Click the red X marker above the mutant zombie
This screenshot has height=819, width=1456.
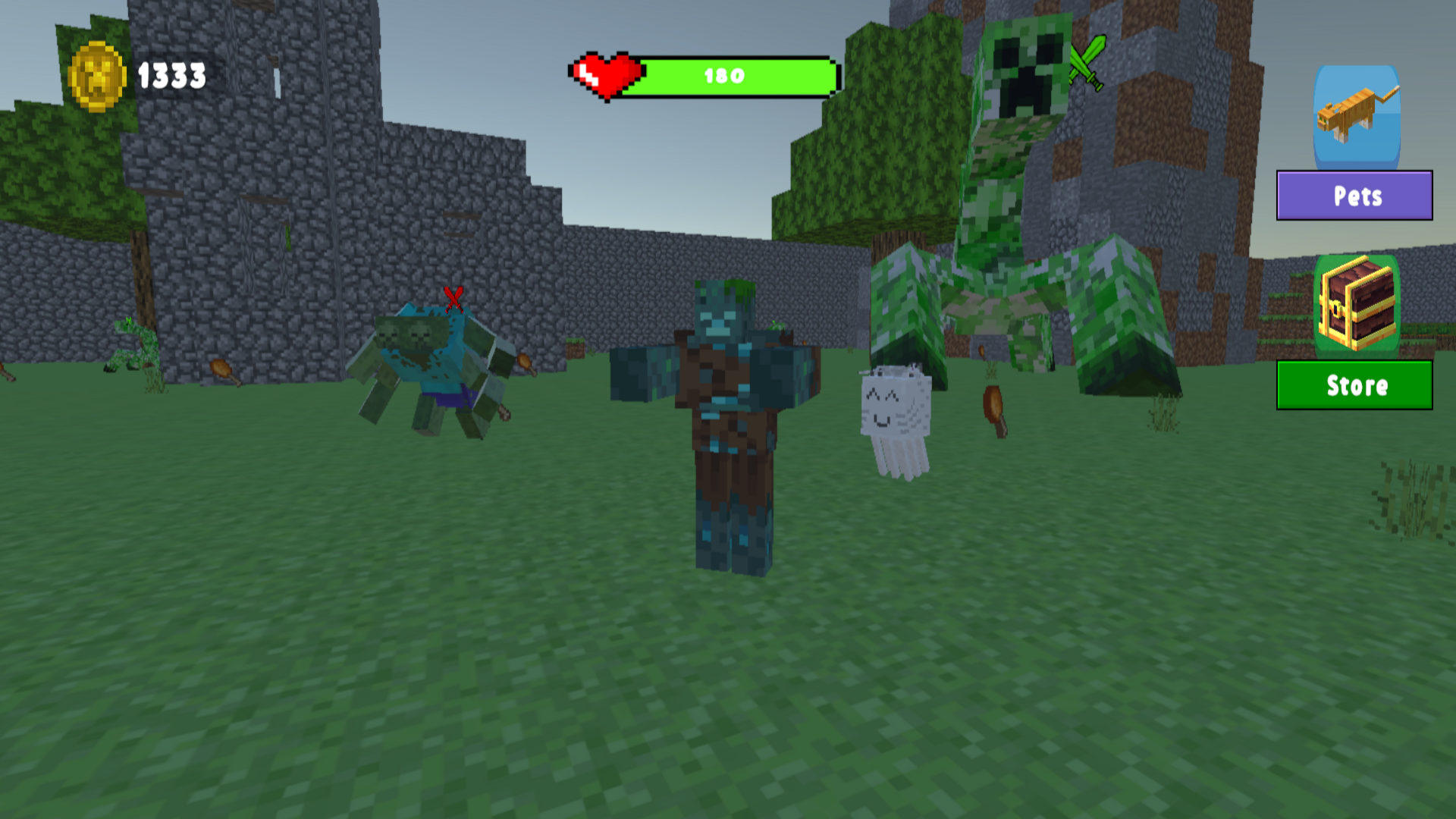pyautogui.click(x=453, y=297)
